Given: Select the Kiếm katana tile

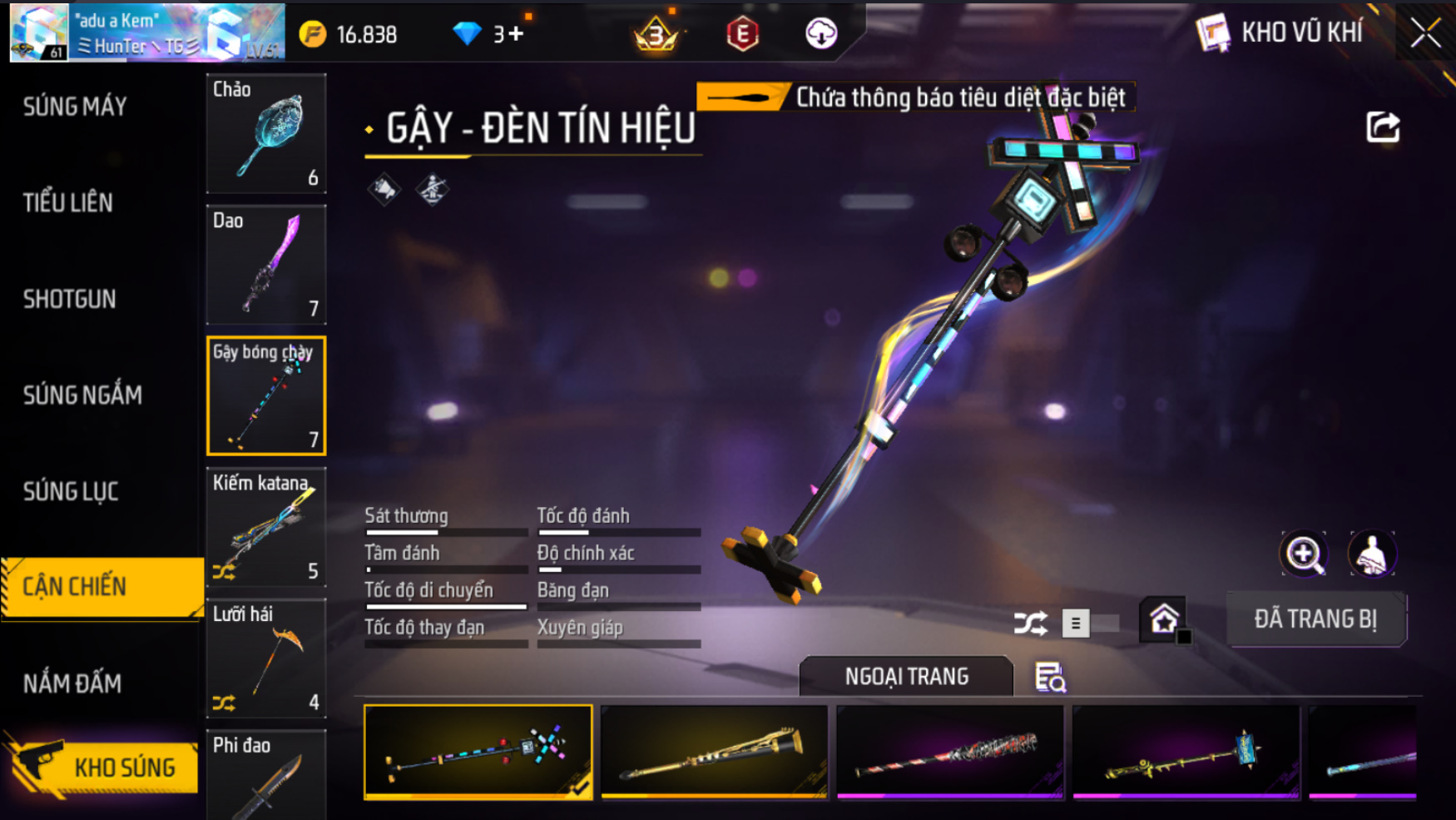Looking at the screenshot, I should [x=266, y=527].
